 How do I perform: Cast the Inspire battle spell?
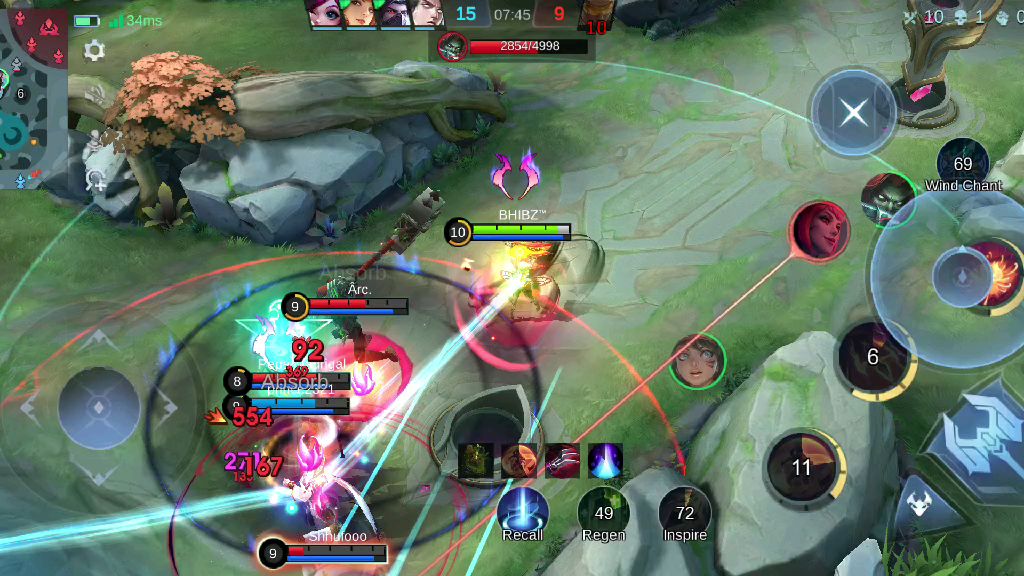(x=684, y=512)
